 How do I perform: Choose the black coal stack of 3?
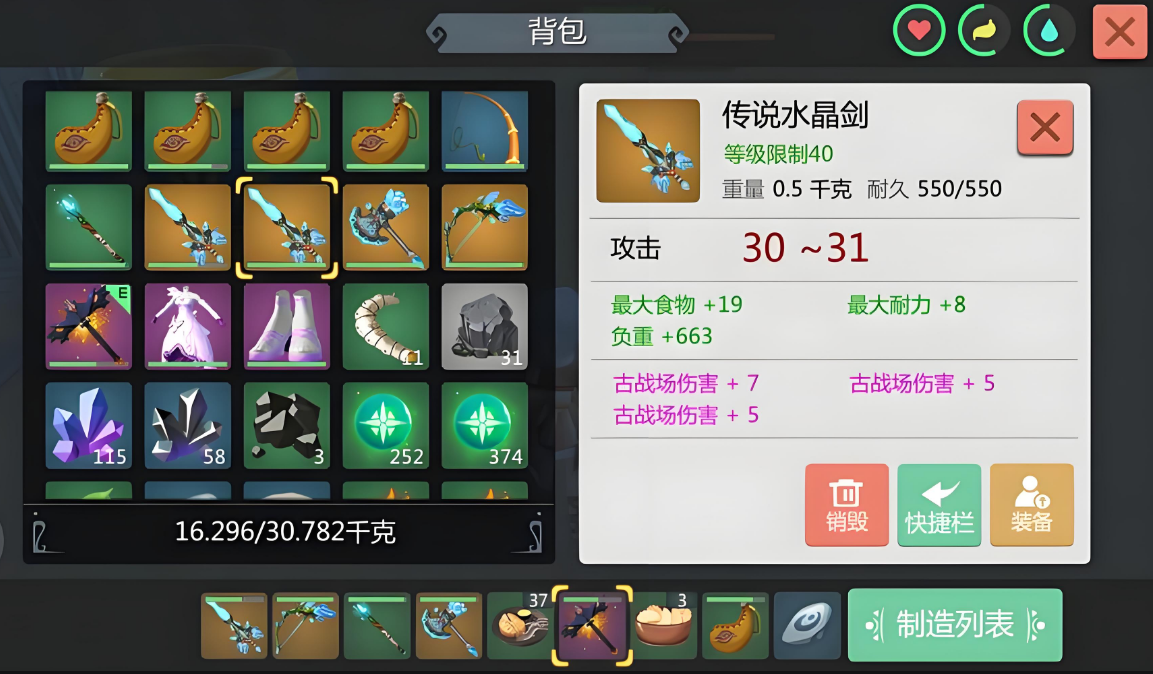[x=287, y=425]
